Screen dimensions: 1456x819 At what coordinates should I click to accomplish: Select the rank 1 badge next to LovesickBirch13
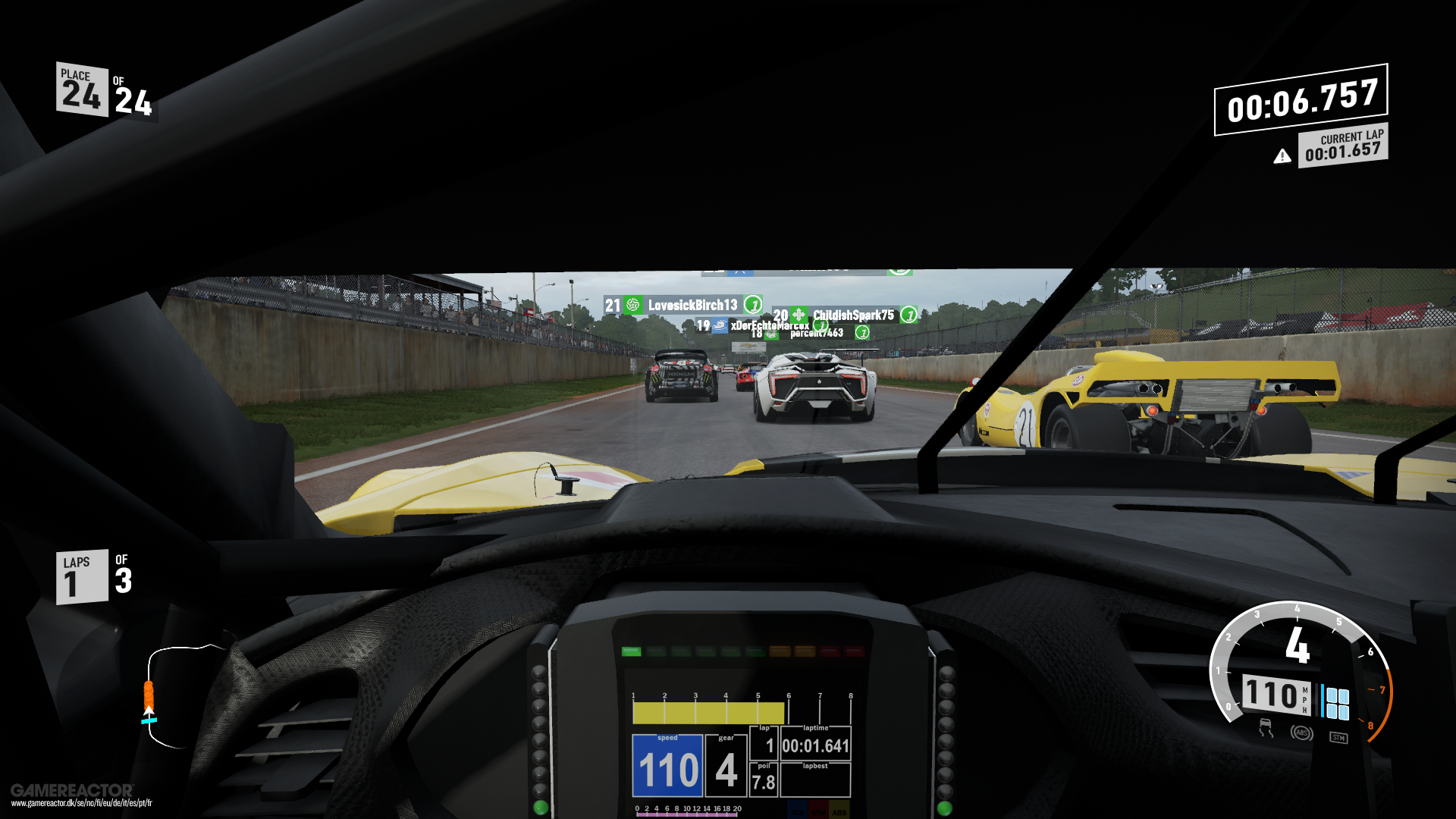click(x=755, y=305)
